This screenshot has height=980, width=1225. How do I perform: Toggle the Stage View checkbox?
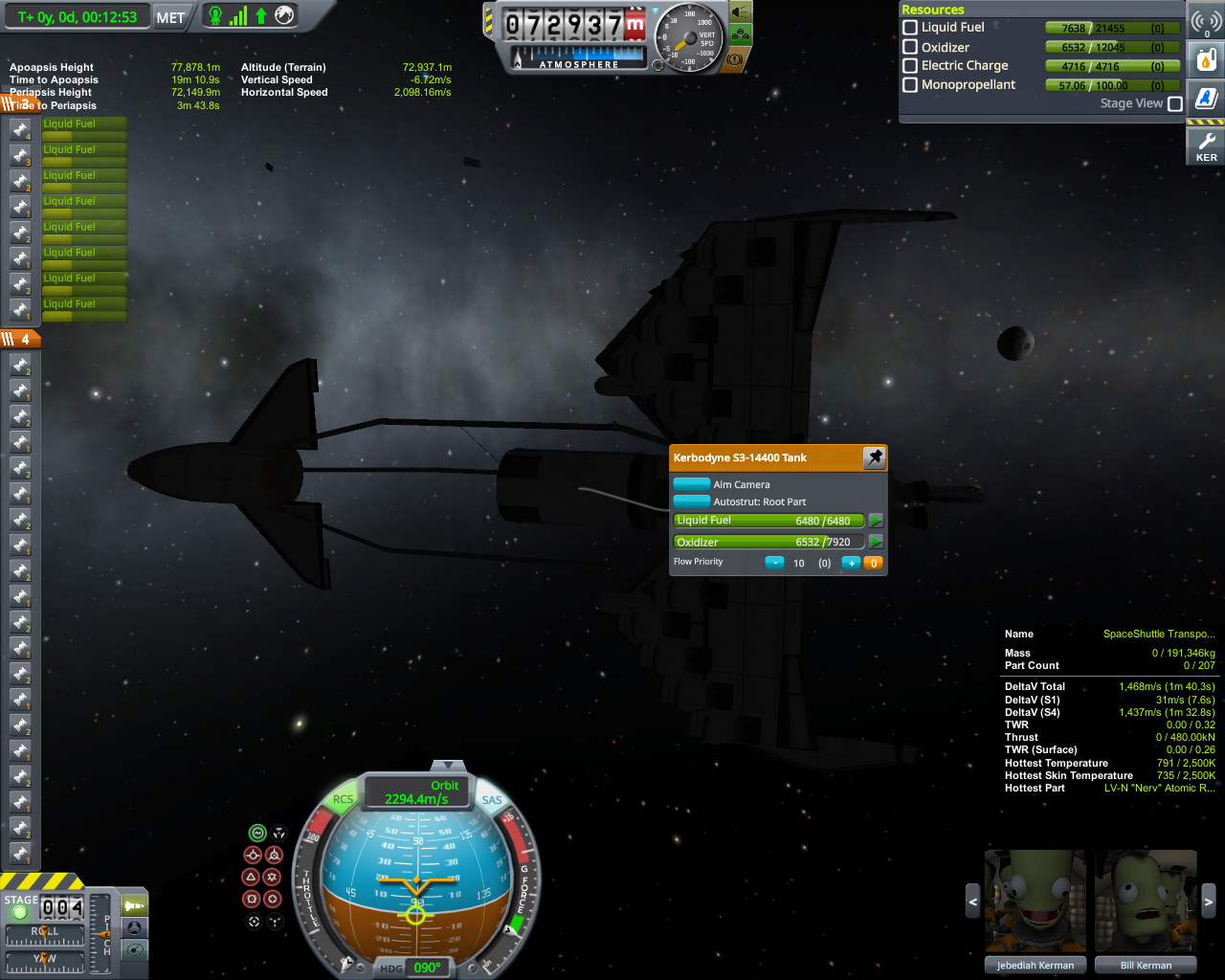tap(1175, 103)
